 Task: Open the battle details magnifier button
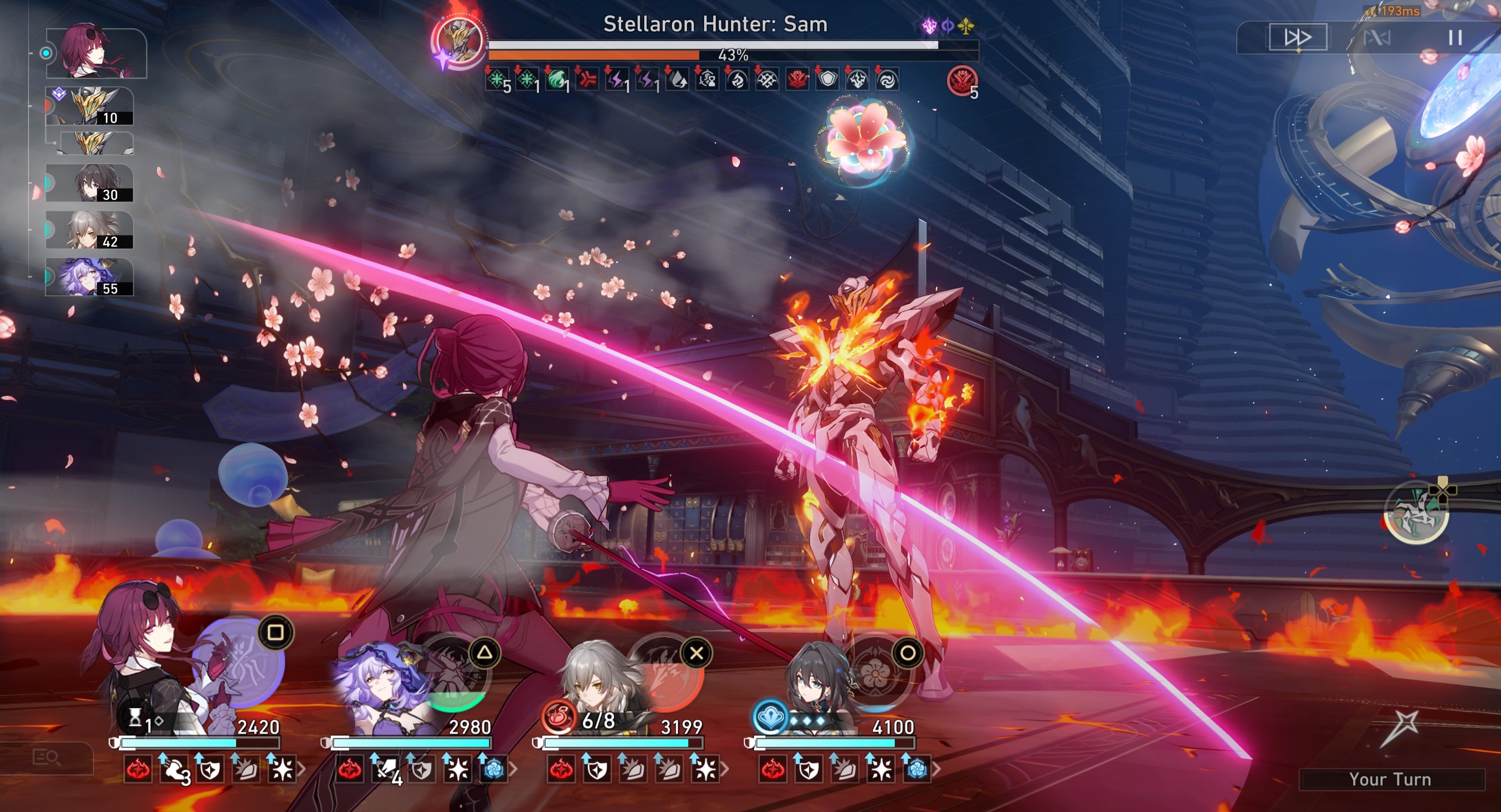click(x=47, y=757)
